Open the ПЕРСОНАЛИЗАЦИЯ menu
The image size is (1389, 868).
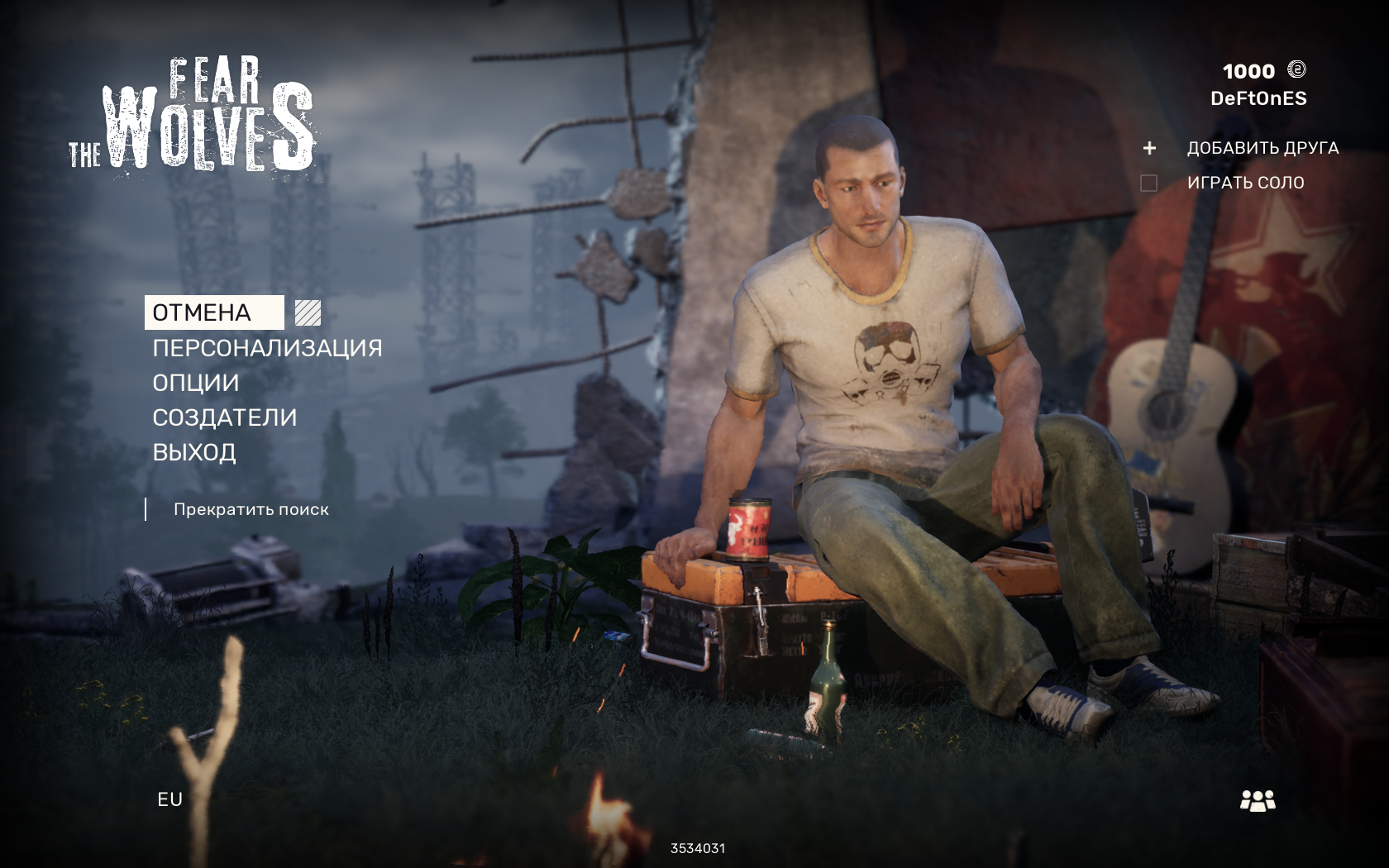coord(267,348)
